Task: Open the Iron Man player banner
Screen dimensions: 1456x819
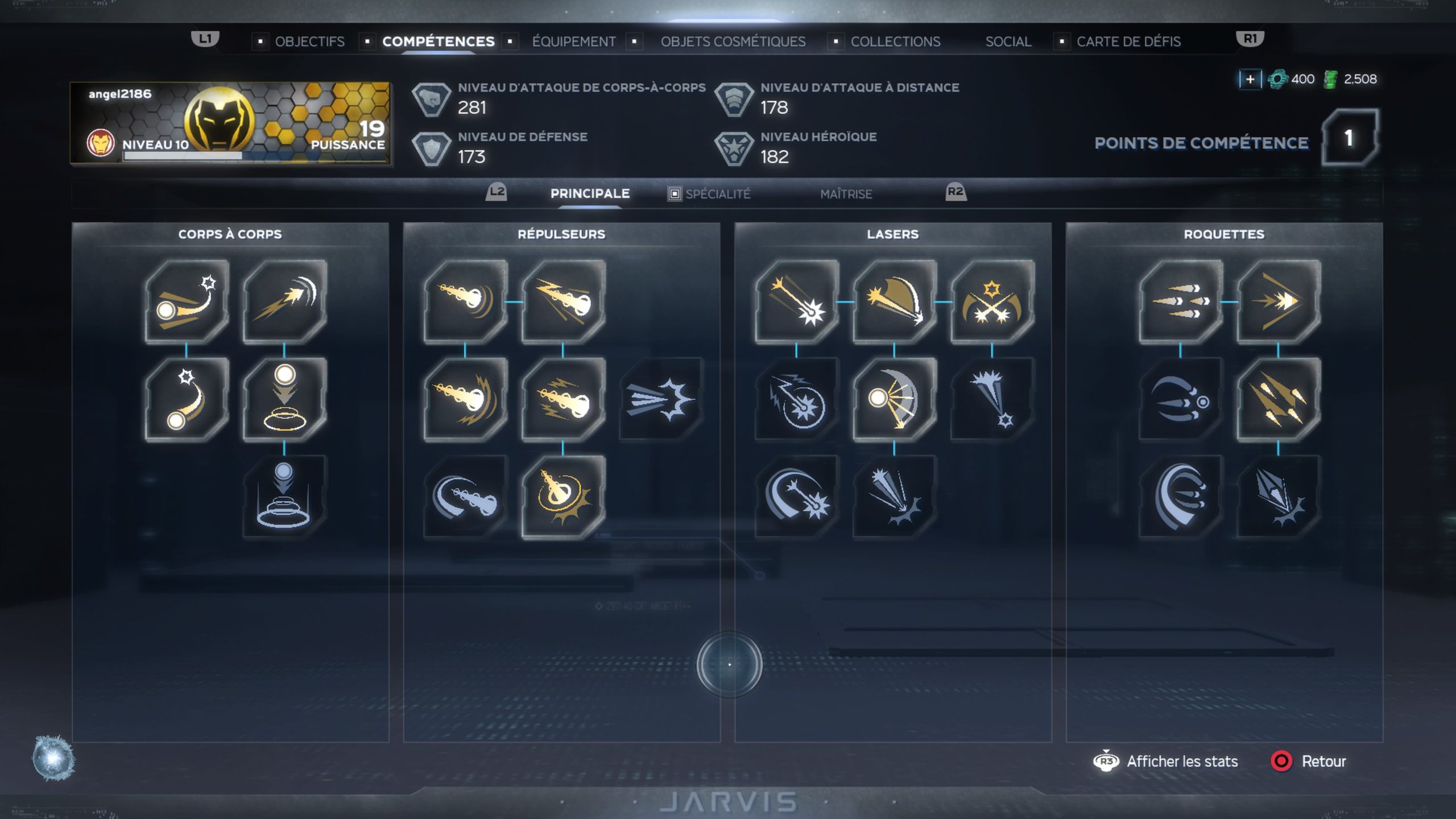Action: pyautogui.click(x=230, y=123)
